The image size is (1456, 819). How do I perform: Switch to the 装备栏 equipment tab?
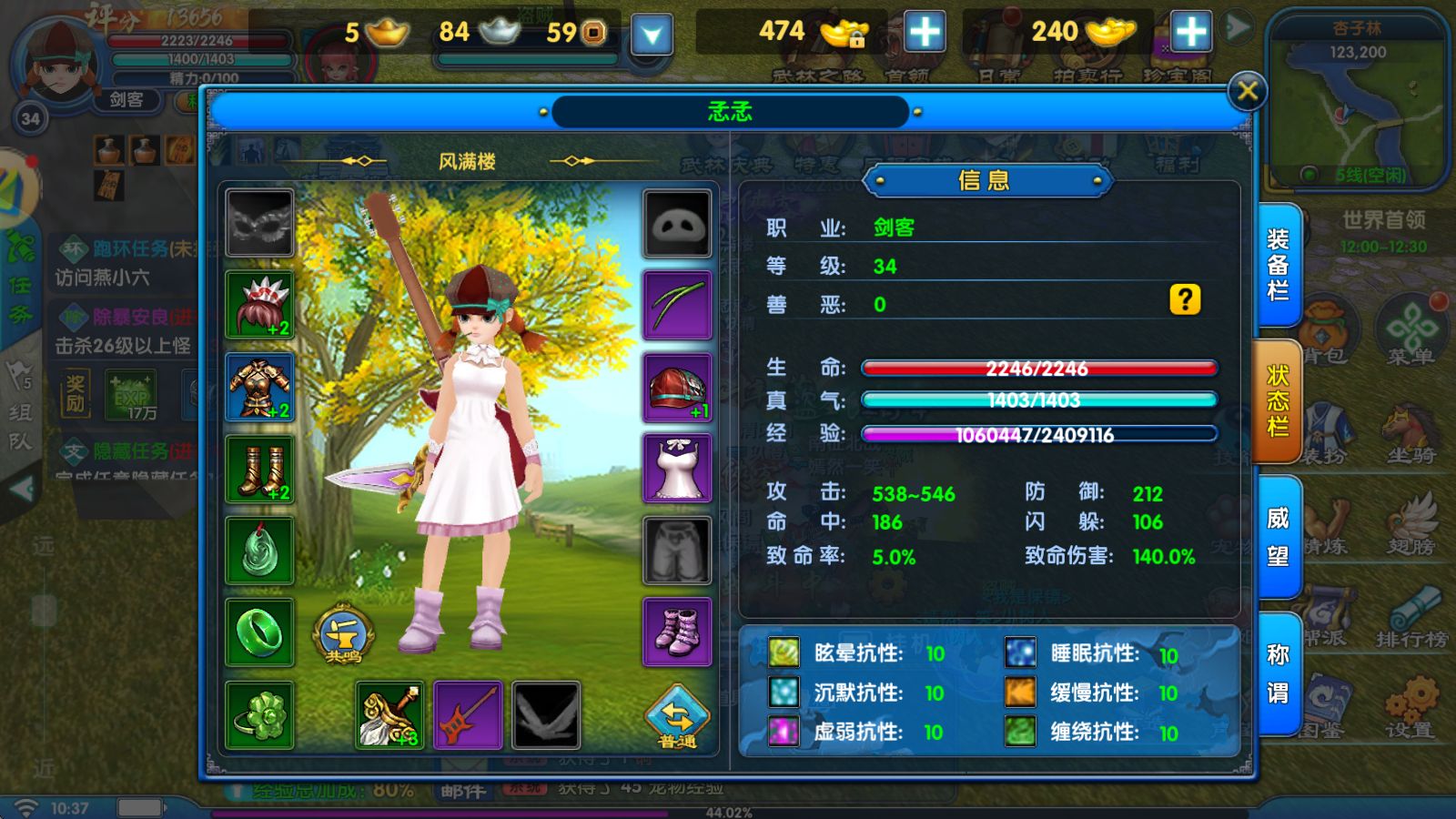(x=1278, y=265)
